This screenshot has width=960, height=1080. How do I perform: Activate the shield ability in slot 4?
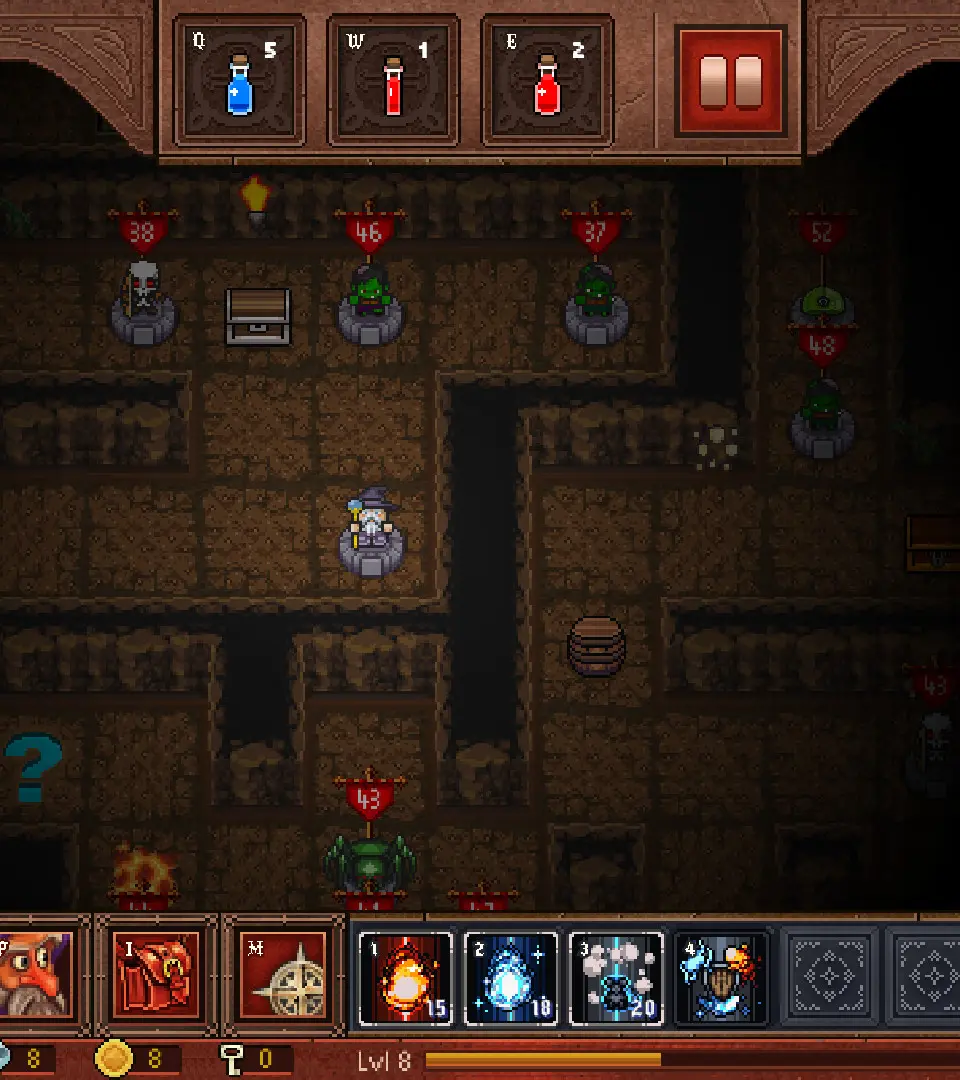coord(721,978)
